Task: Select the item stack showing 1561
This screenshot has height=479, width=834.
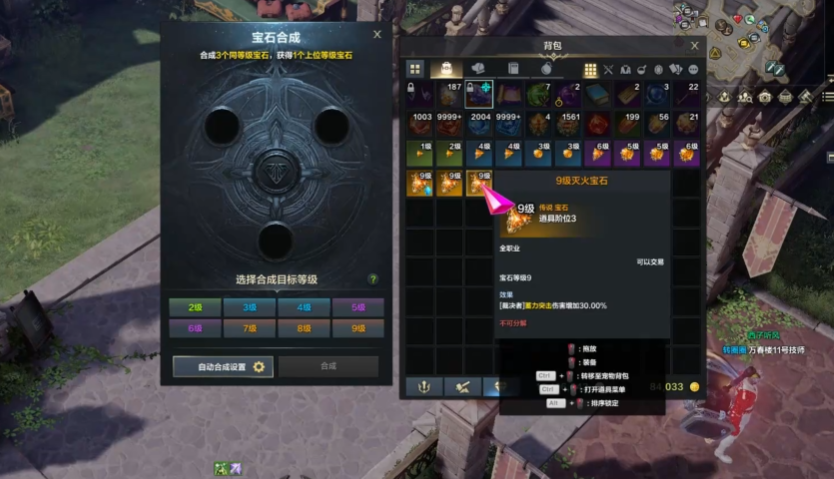Action: coord(570,124)
